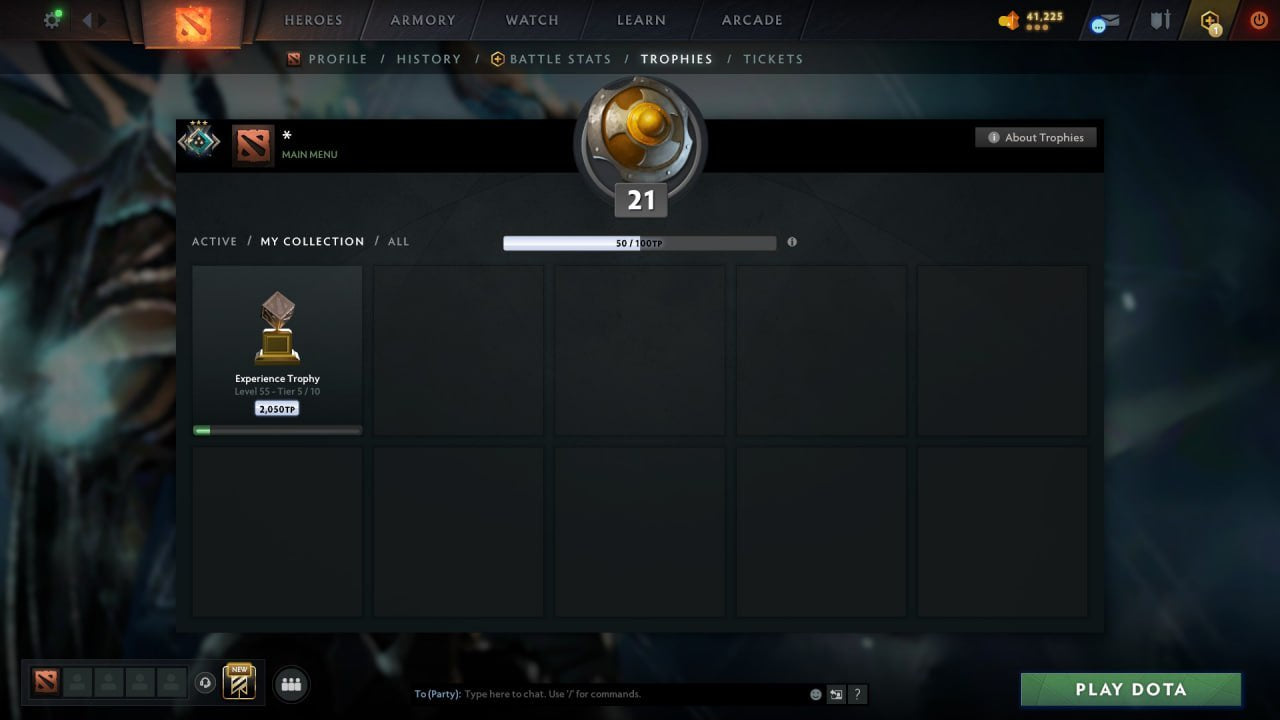Open the friends party icon near the chatbox

pos(291,684)
